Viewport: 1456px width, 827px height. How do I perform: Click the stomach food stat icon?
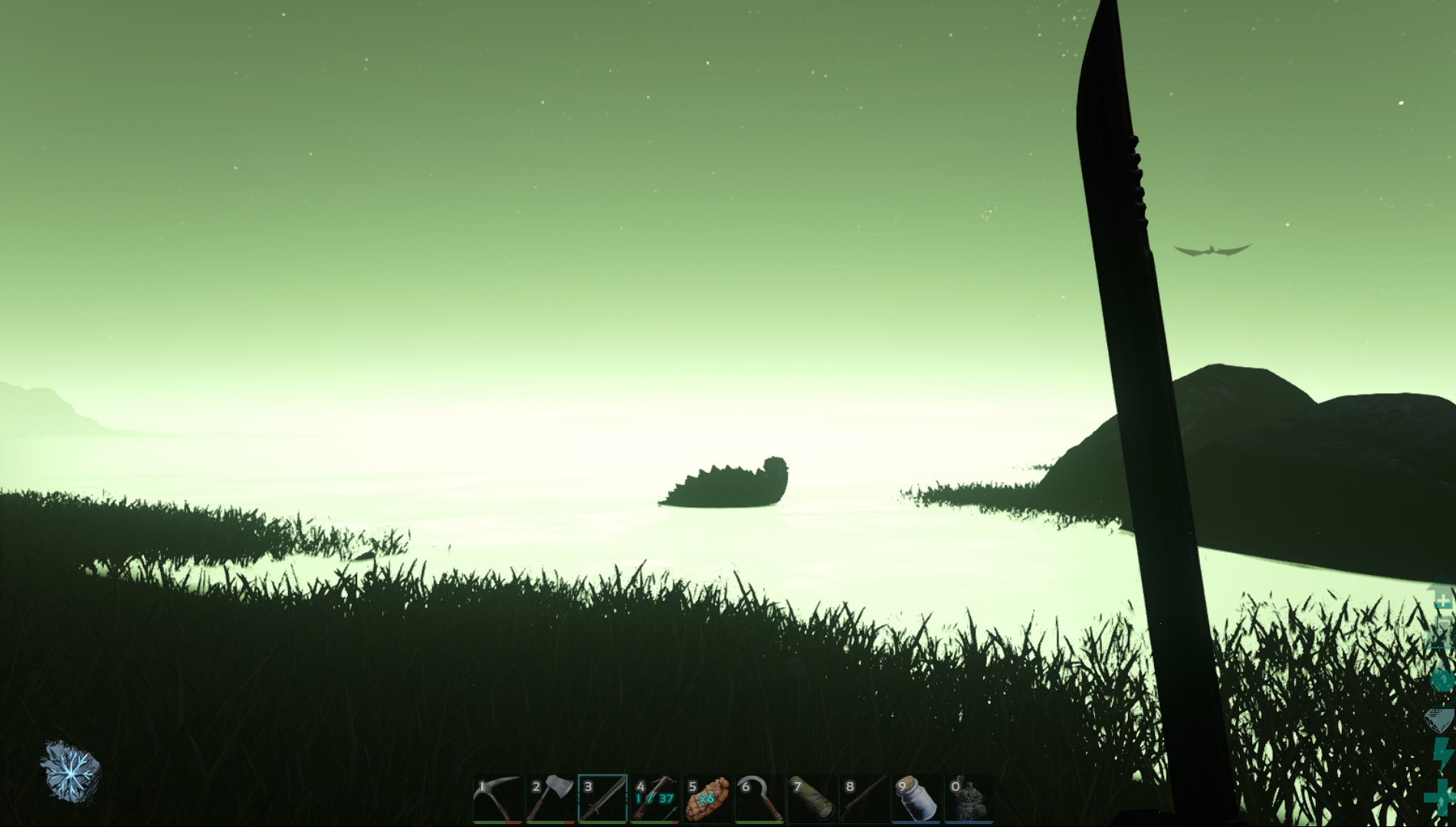[x=1441, y=718]
